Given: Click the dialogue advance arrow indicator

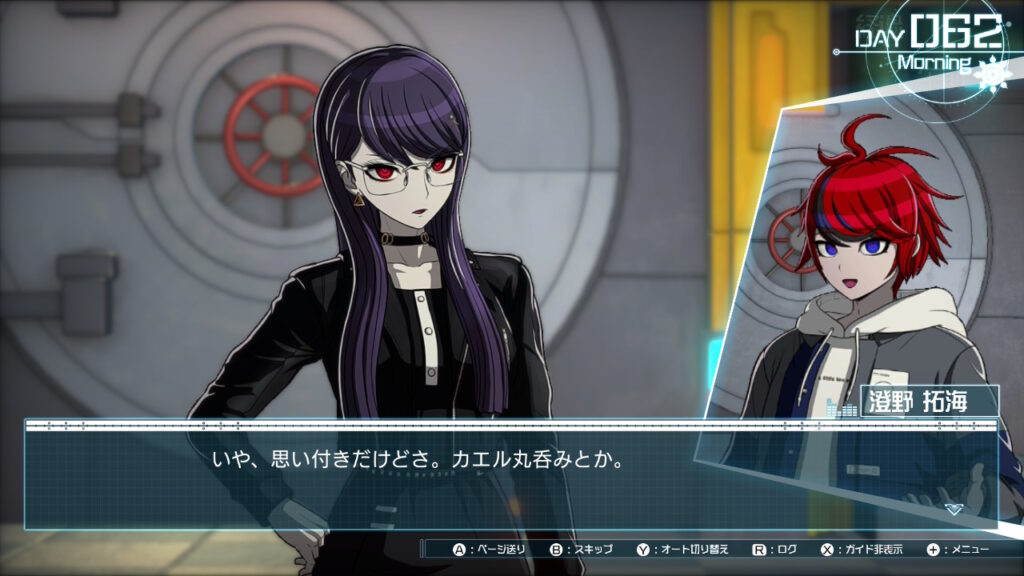Looking at the screenshot, I should pos(953,508).
